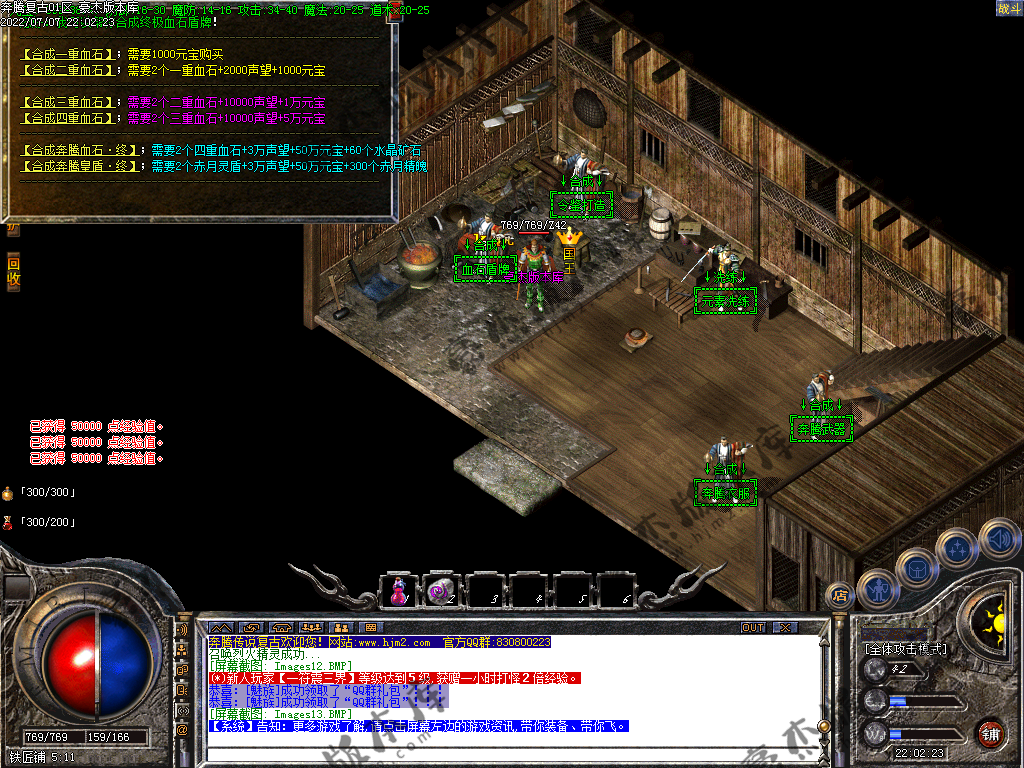Toggle the 战斗 combat button

click(x=1008, y=9)
